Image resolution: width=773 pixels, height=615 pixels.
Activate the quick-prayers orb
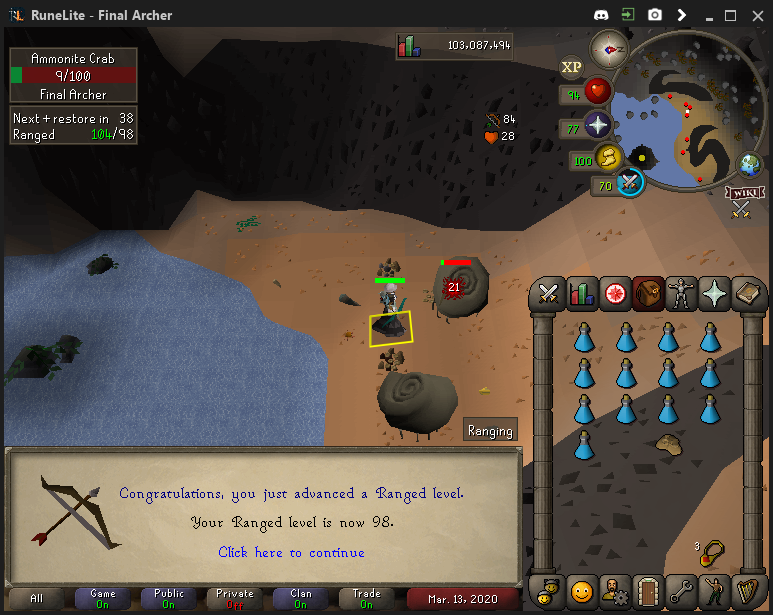tap(598, 126)
